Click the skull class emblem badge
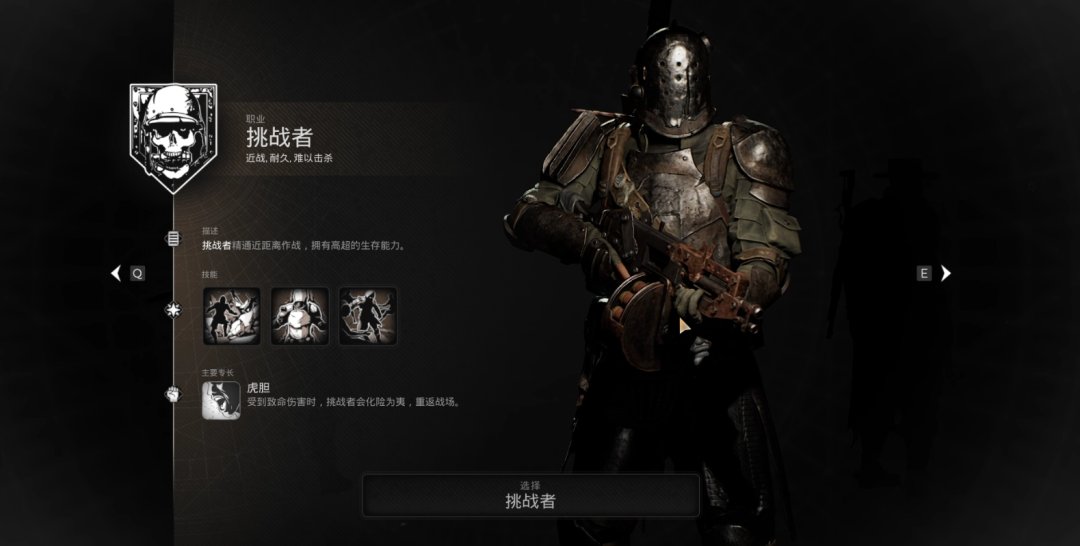 (173, 137)
